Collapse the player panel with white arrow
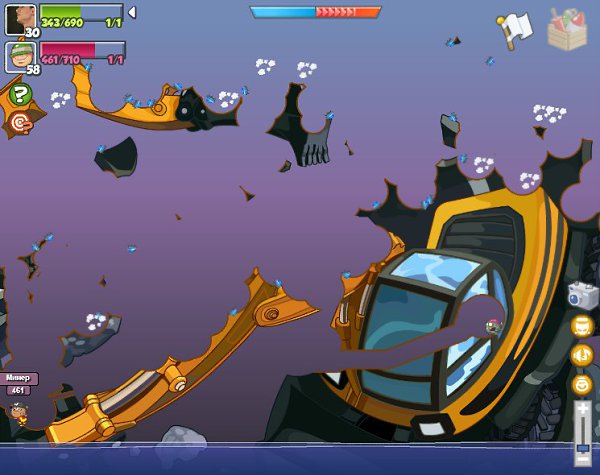 click(132, 12)
